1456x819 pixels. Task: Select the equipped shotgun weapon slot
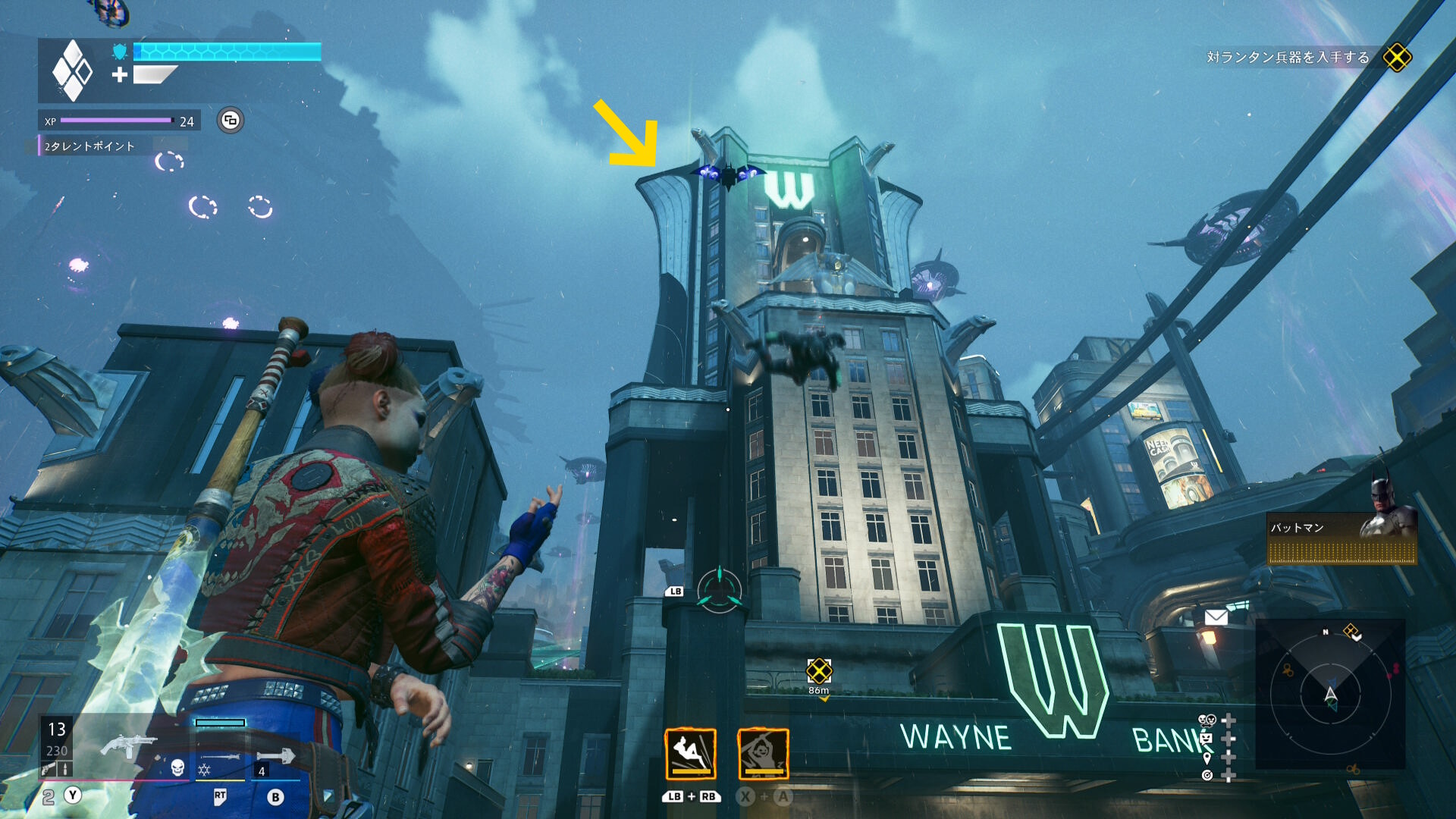click(127, 747)
